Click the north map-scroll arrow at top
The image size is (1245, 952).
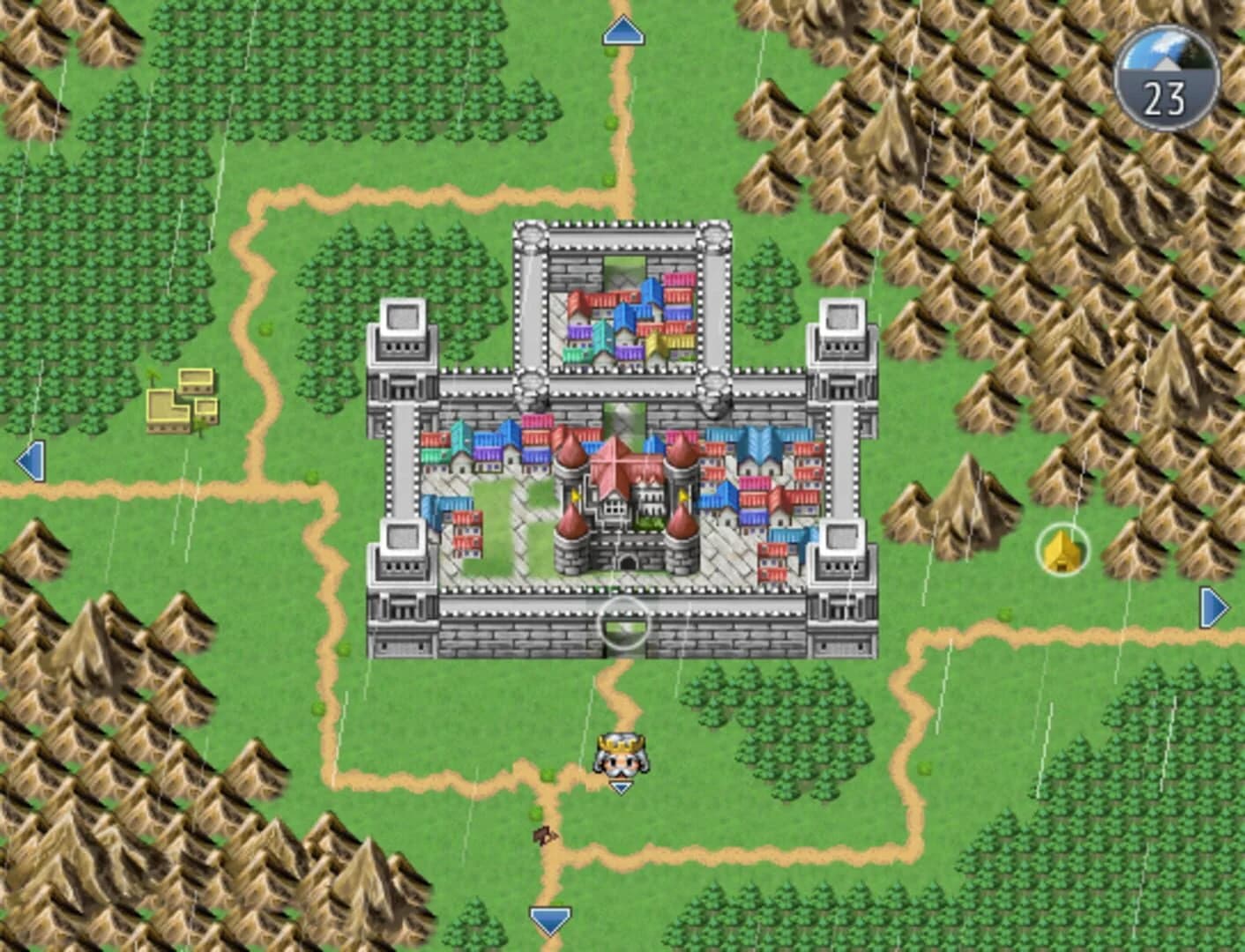[x=622, y=31]
